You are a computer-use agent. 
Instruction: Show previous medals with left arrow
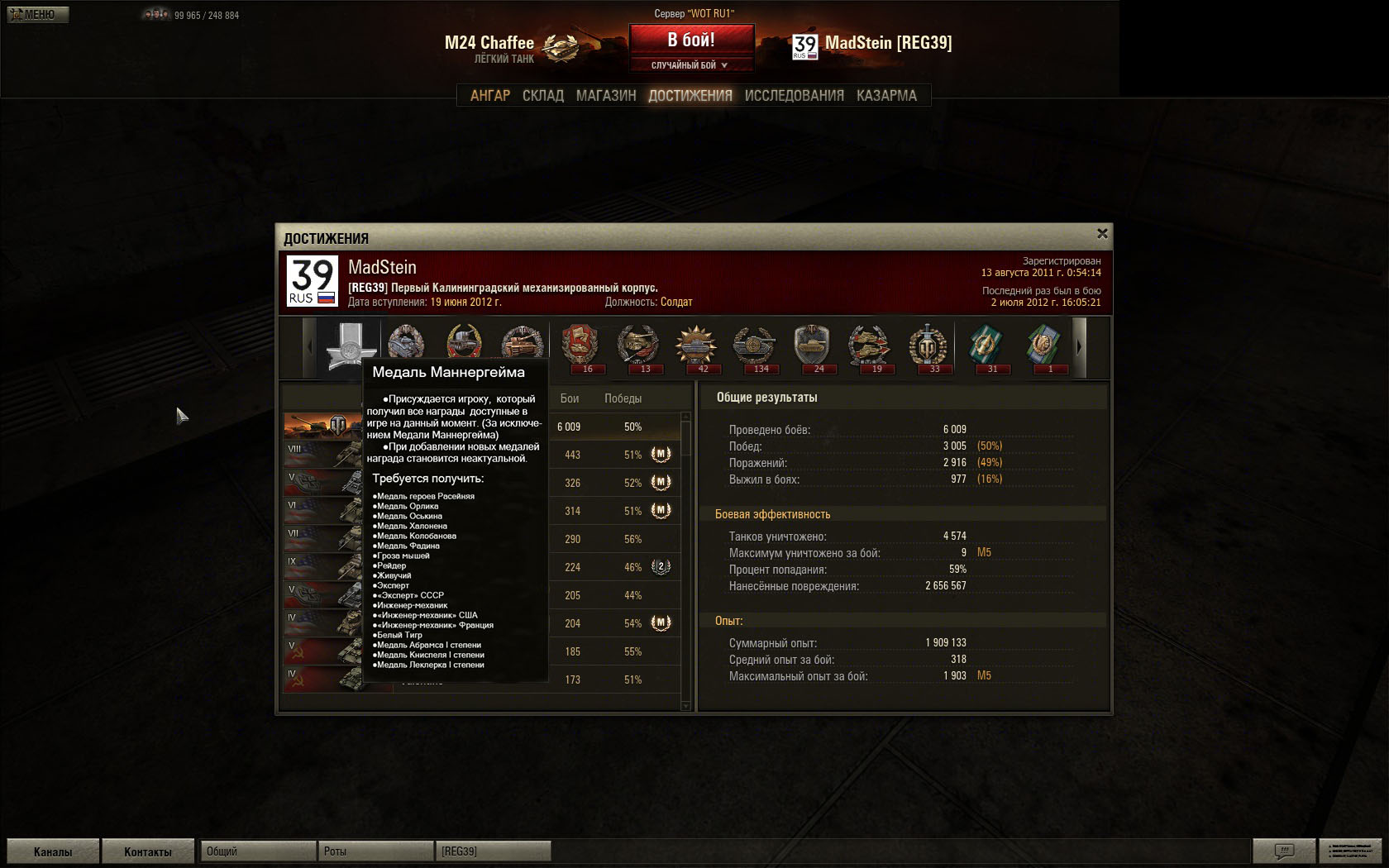(x=310, y=347)
